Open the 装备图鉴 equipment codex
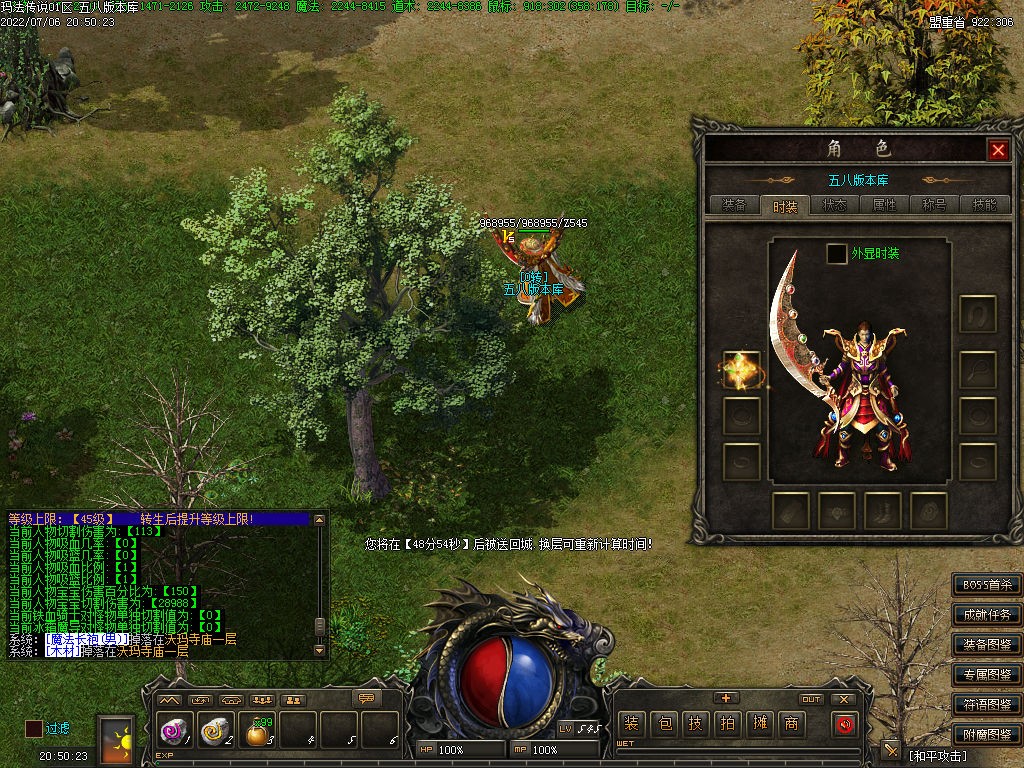The image size is (1024, 768). [x=987, y=645]
